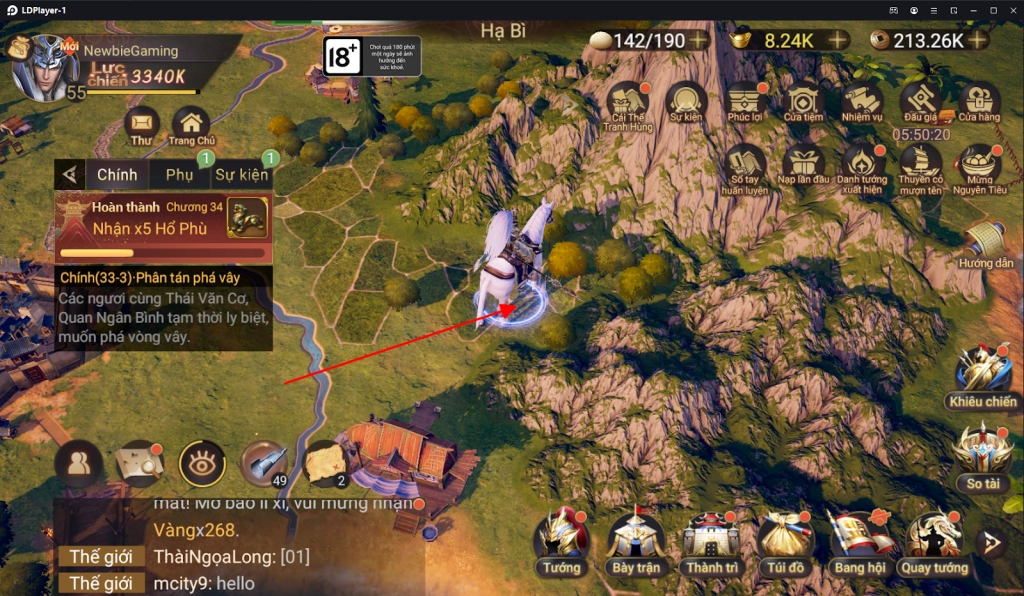
Task: Open the Cửa hàng shop
Action: click(x=979, y=101)
